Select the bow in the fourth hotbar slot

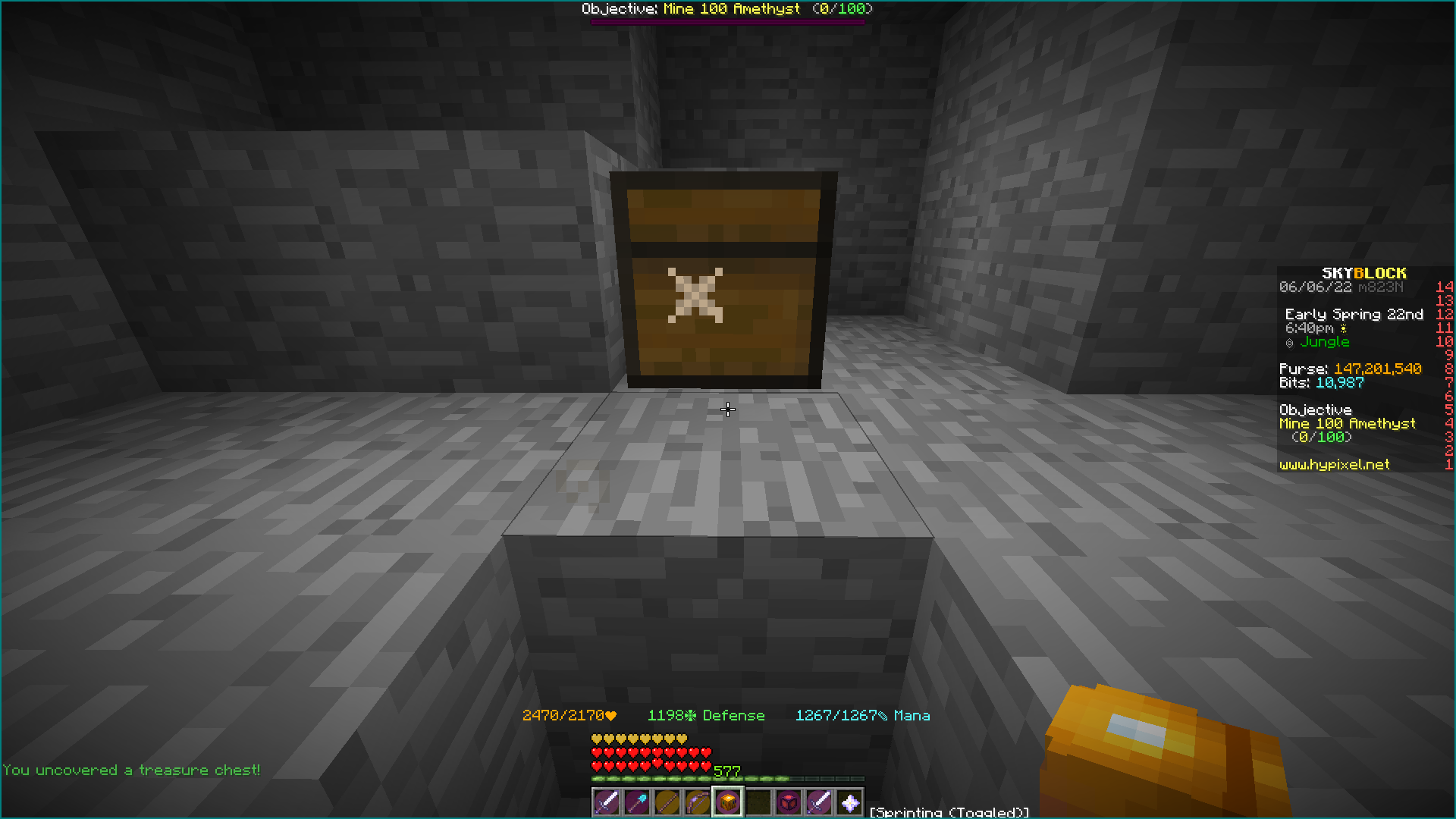(x=698, y=802)
